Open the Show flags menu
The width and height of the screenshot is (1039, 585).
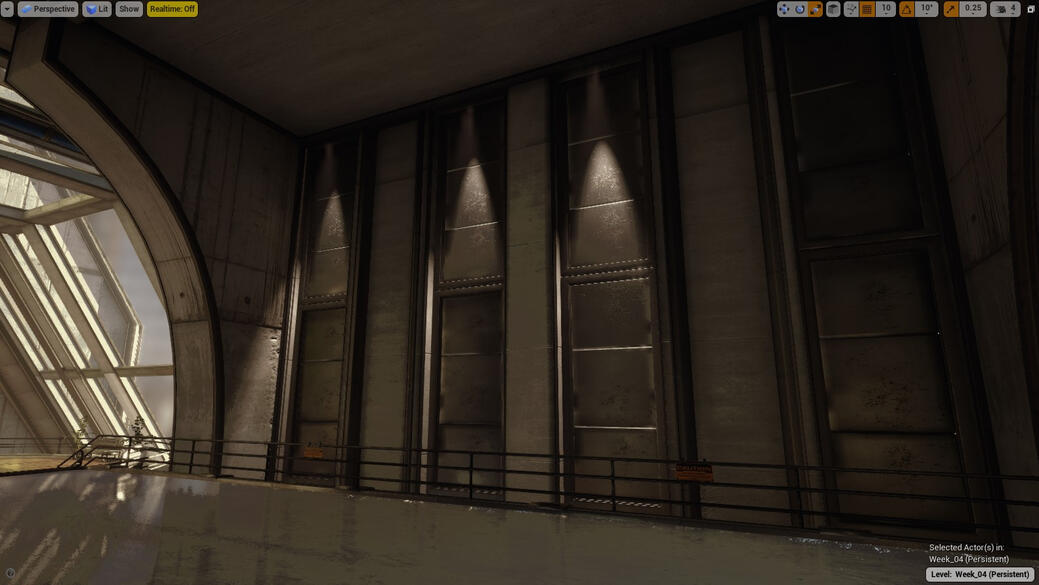pos(129,9)
